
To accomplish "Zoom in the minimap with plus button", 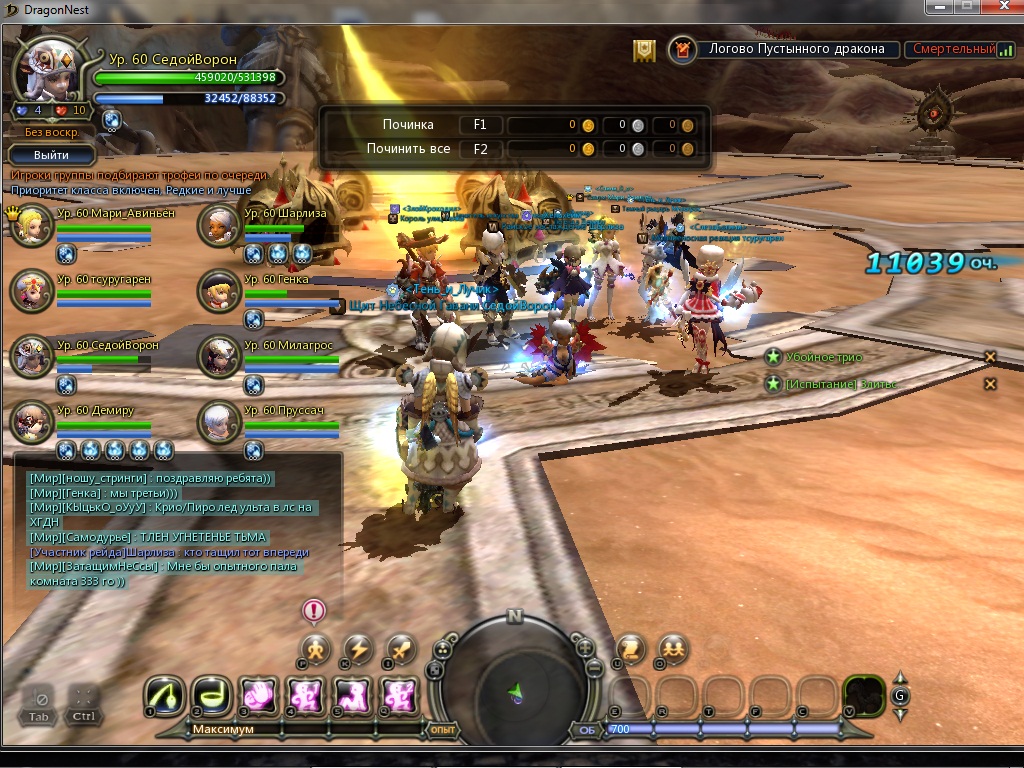I will pos(586,647).
